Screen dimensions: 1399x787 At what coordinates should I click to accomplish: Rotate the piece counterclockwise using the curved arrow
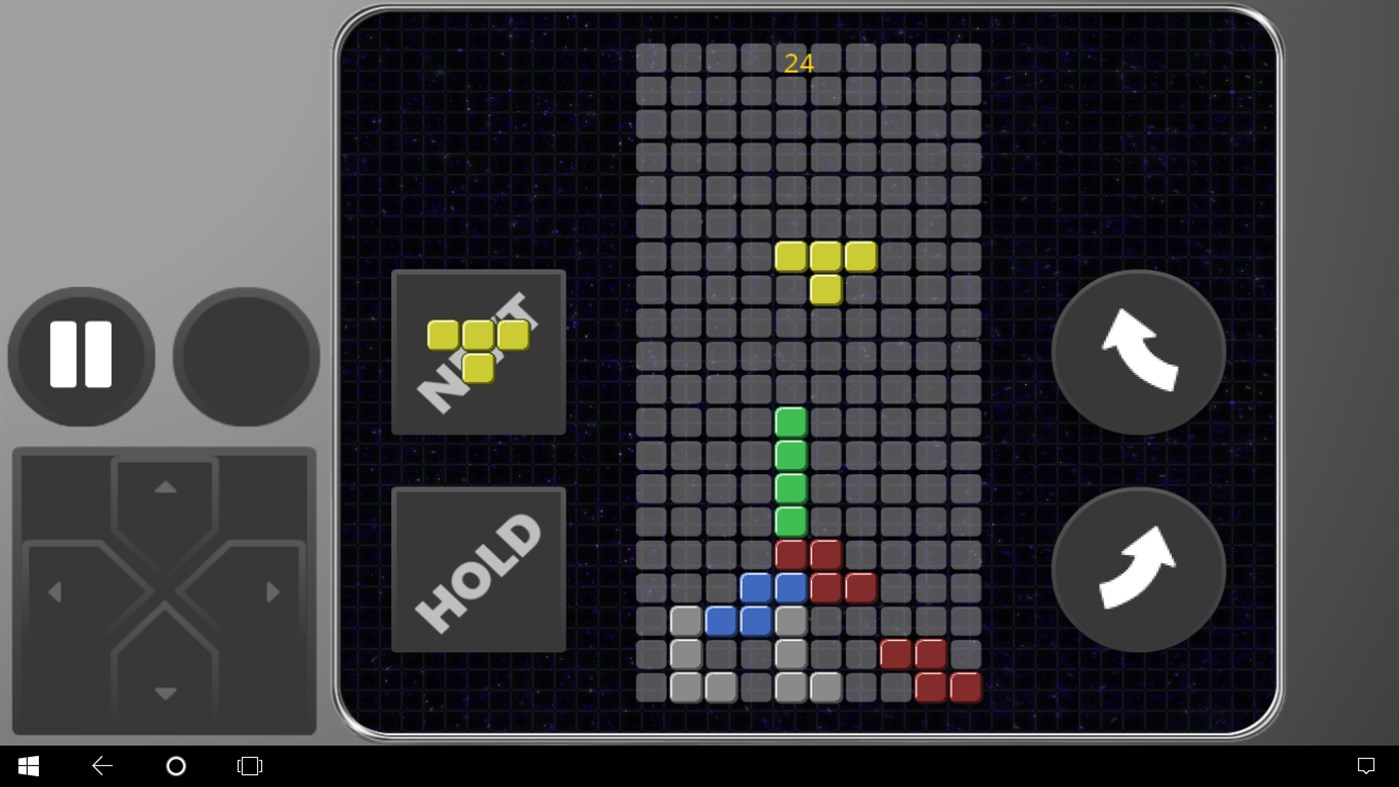pyautogui.click(x=1137, y=352)
